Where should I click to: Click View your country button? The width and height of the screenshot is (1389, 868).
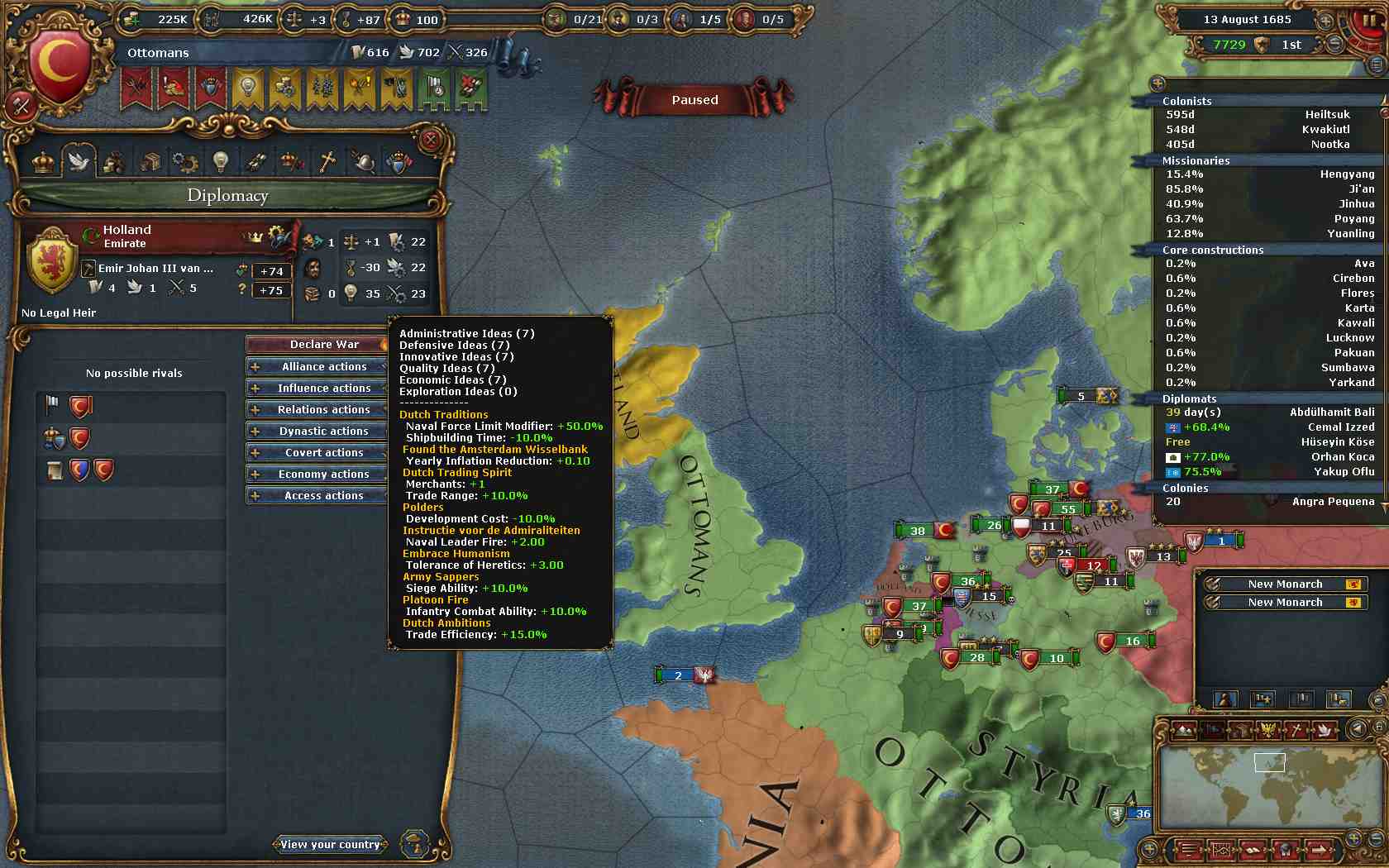[x=330, y=844]
